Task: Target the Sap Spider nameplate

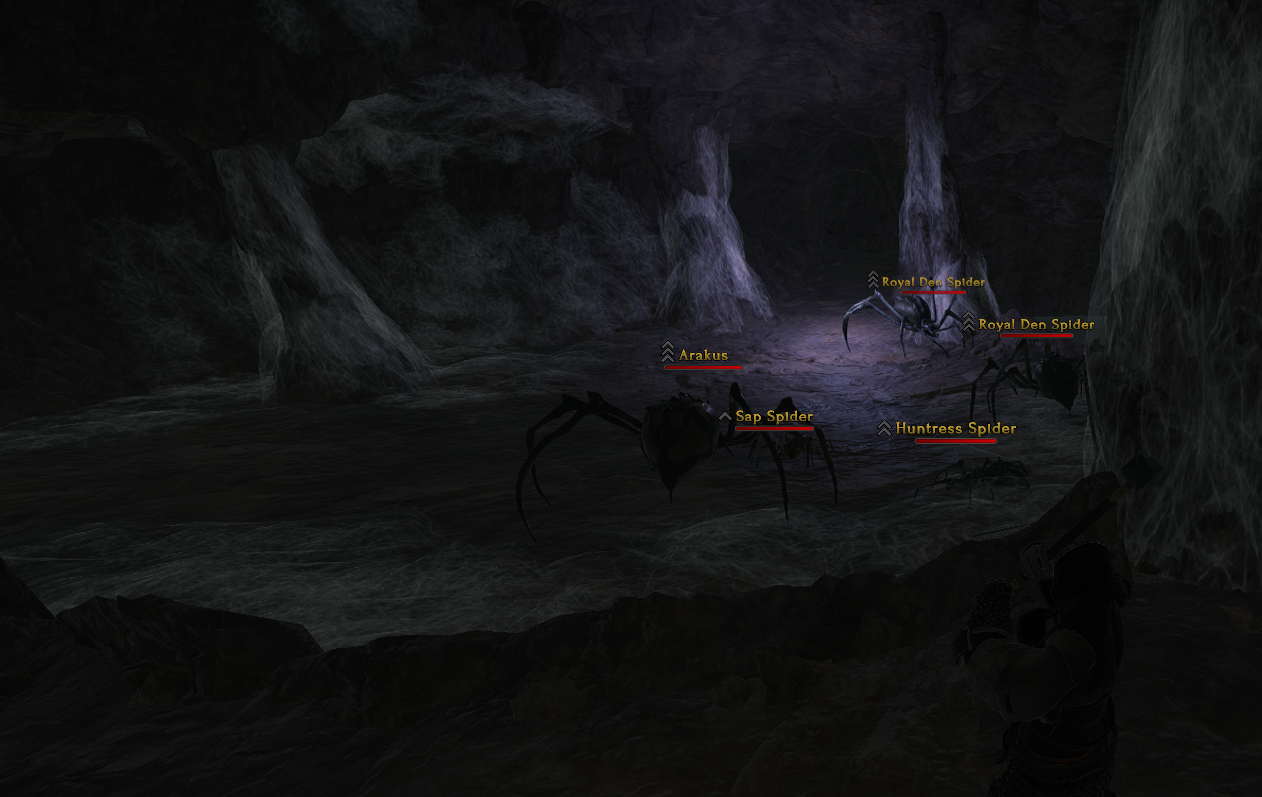Action: 773,417
